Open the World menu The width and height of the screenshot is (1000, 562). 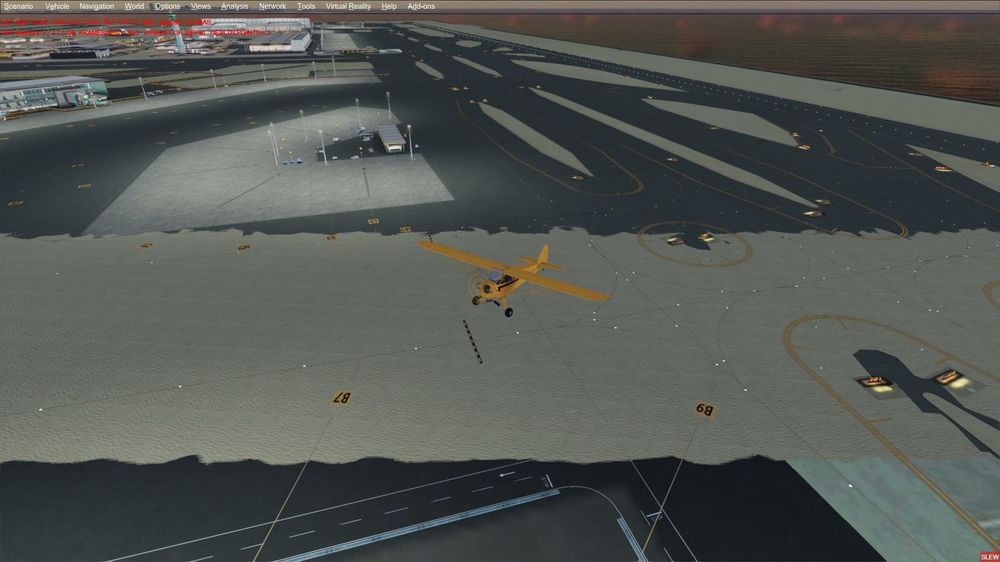coord(134,6)
